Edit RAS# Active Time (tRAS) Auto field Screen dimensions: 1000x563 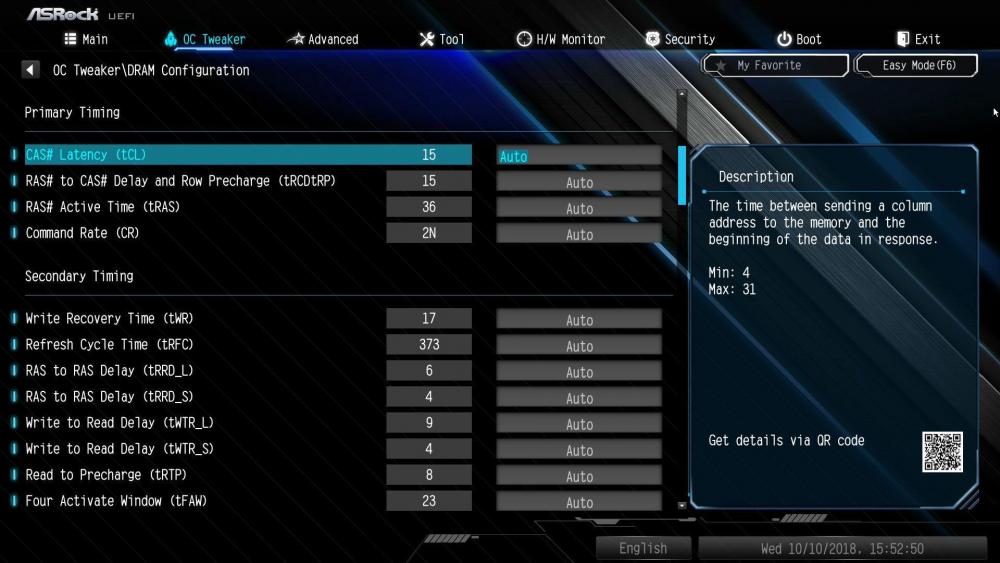[x=578, y=208]
